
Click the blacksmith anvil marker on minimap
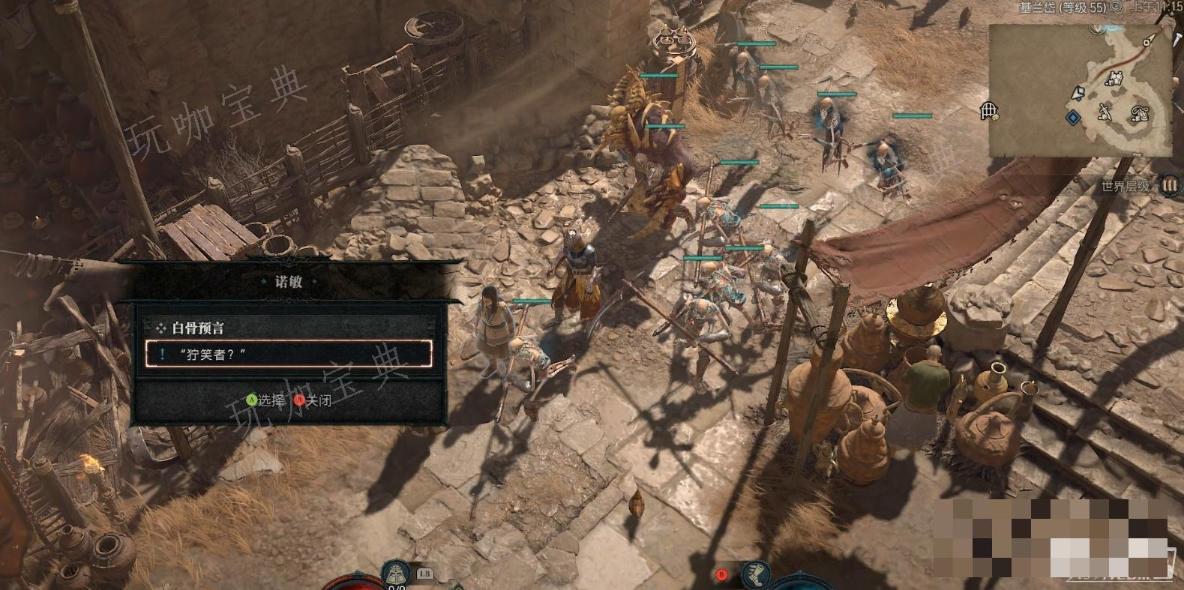[x=1105, y=110]
